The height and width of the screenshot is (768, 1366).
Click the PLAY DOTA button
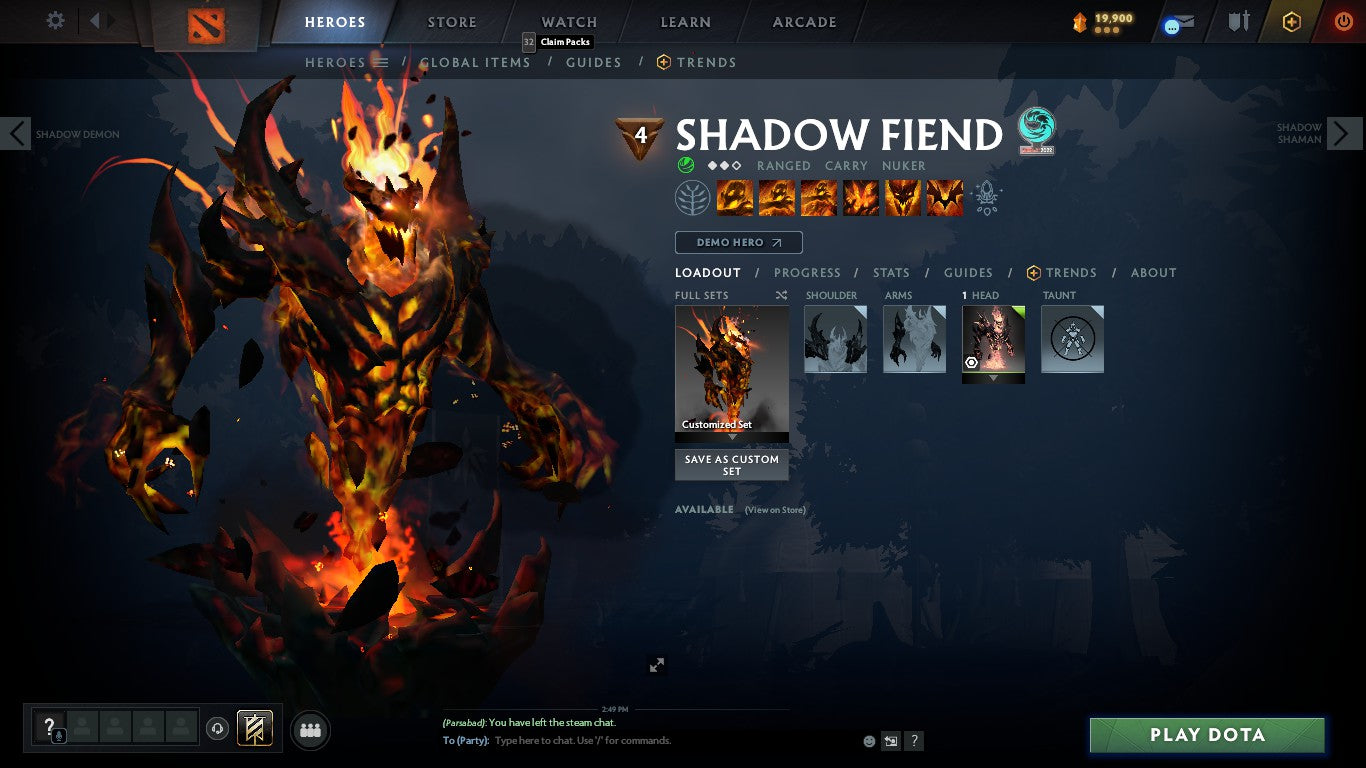point(1206,734)
